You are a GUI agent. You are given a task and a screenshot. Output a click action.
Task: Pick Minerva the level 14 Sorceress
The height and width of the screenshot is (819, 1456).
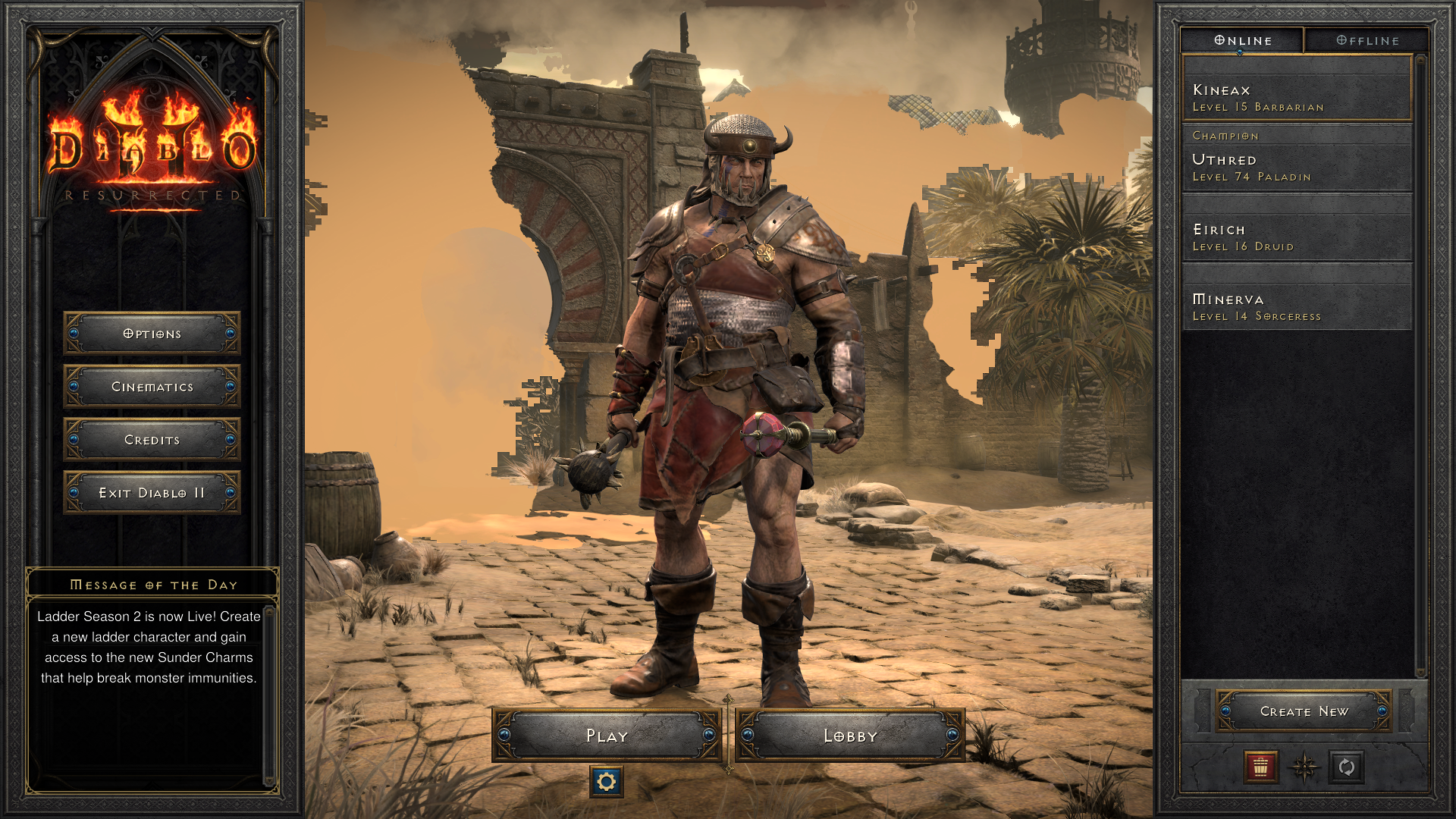[1297, 306]
